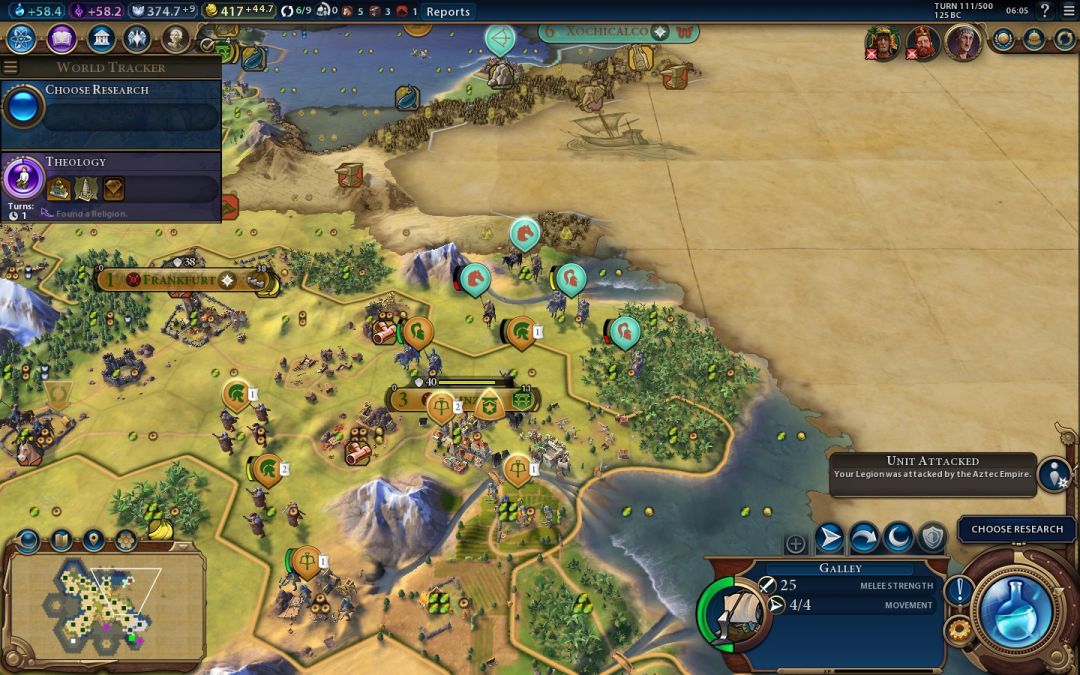Toggle the World Tracker options menu

11,67
